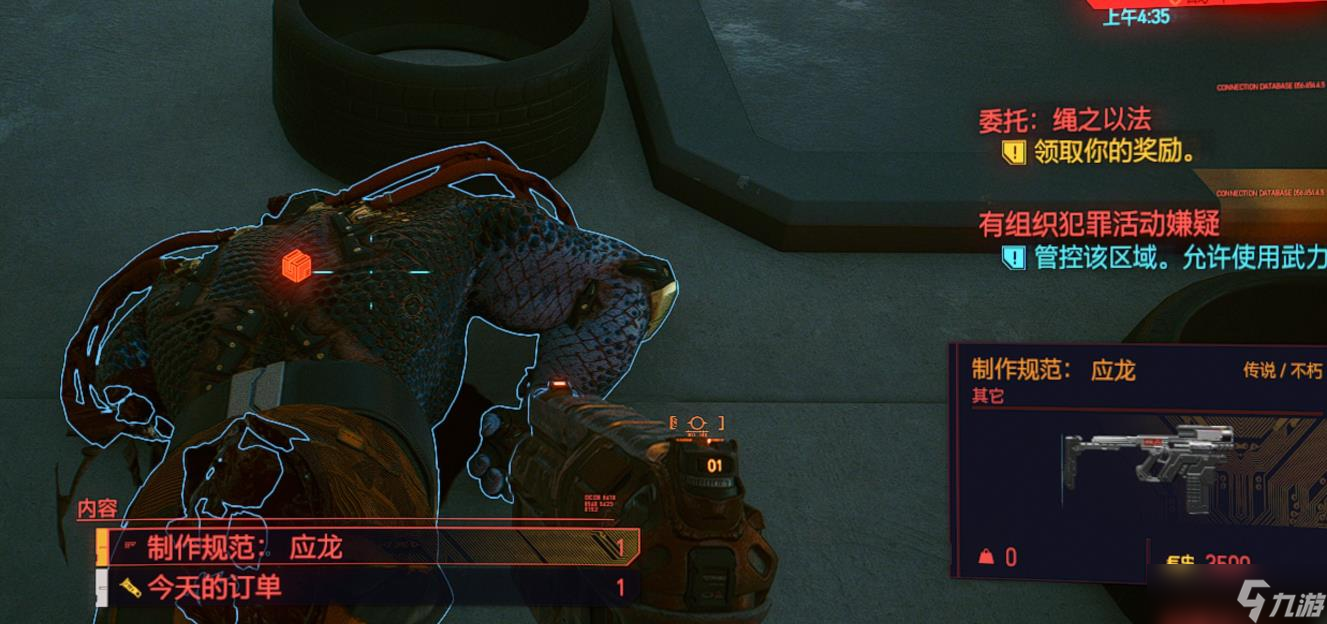Open the 委托：绳之以法 quest tracker

pyautogui.click(x=1064, y=121)
